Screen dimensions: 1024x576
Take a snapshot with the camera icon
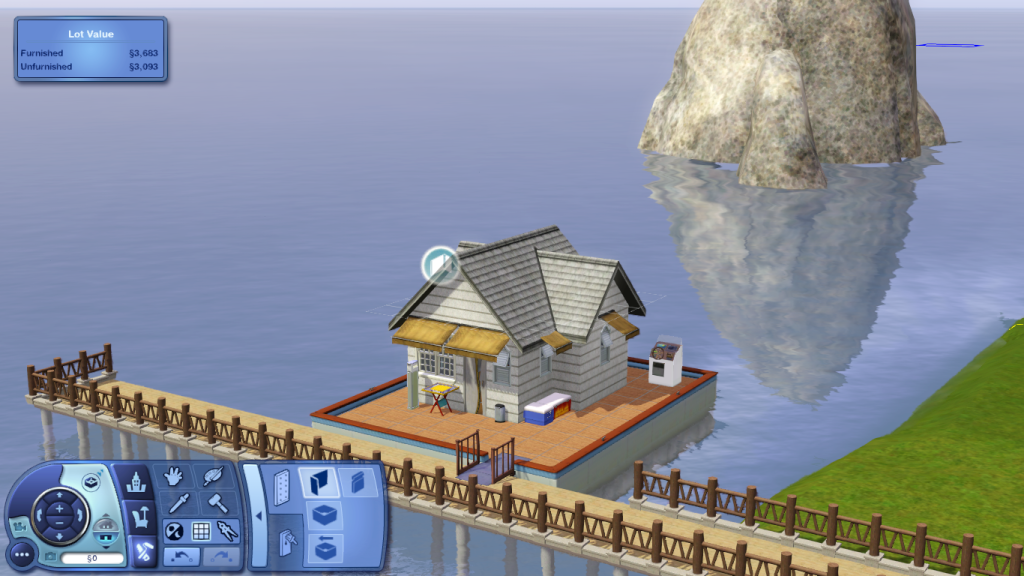click(x=50, y=556)
